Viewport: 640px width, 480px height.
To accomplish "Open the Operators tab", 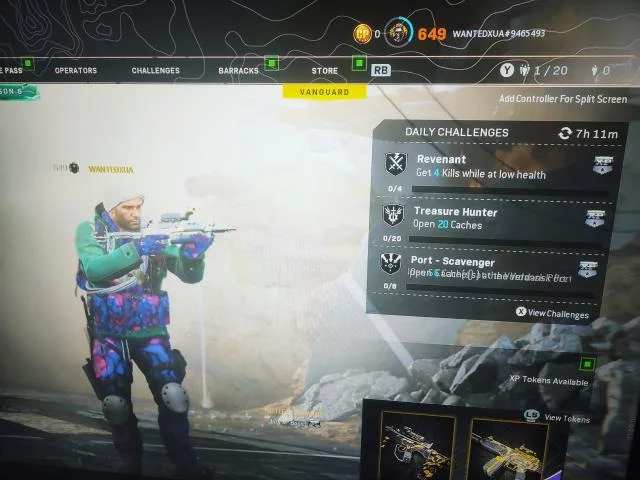I will tap(75, 71).
